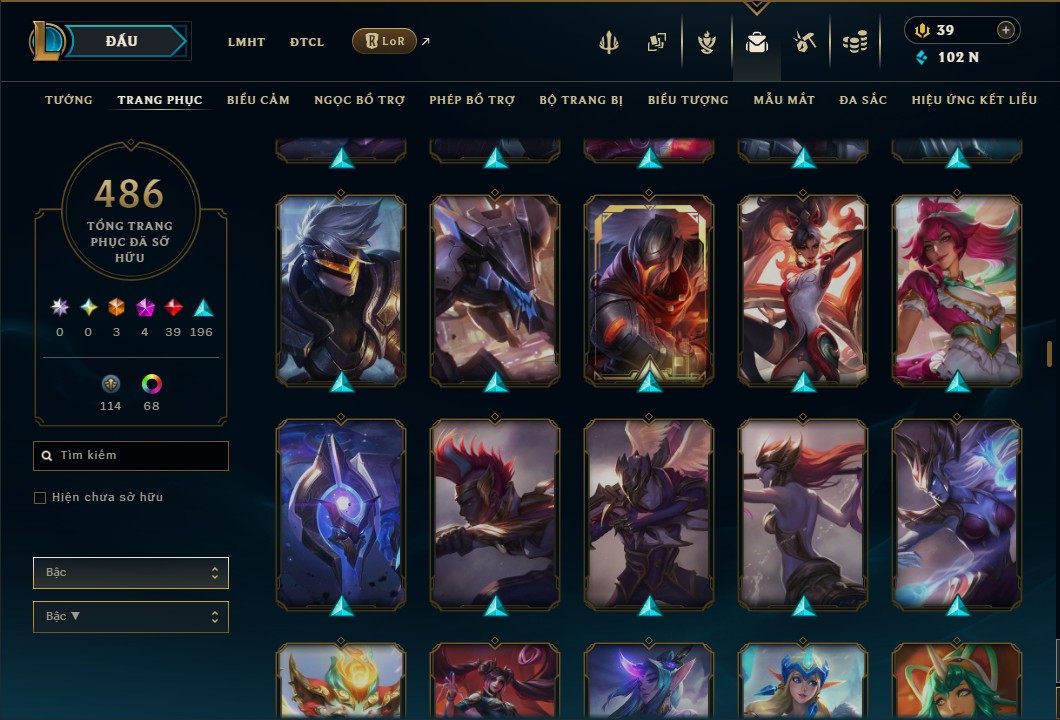Image resolution: width=1060 pixels, height=720 pixels.
Task: Click the Tìm kiếm search field
Action: click(x=131, y=456)
